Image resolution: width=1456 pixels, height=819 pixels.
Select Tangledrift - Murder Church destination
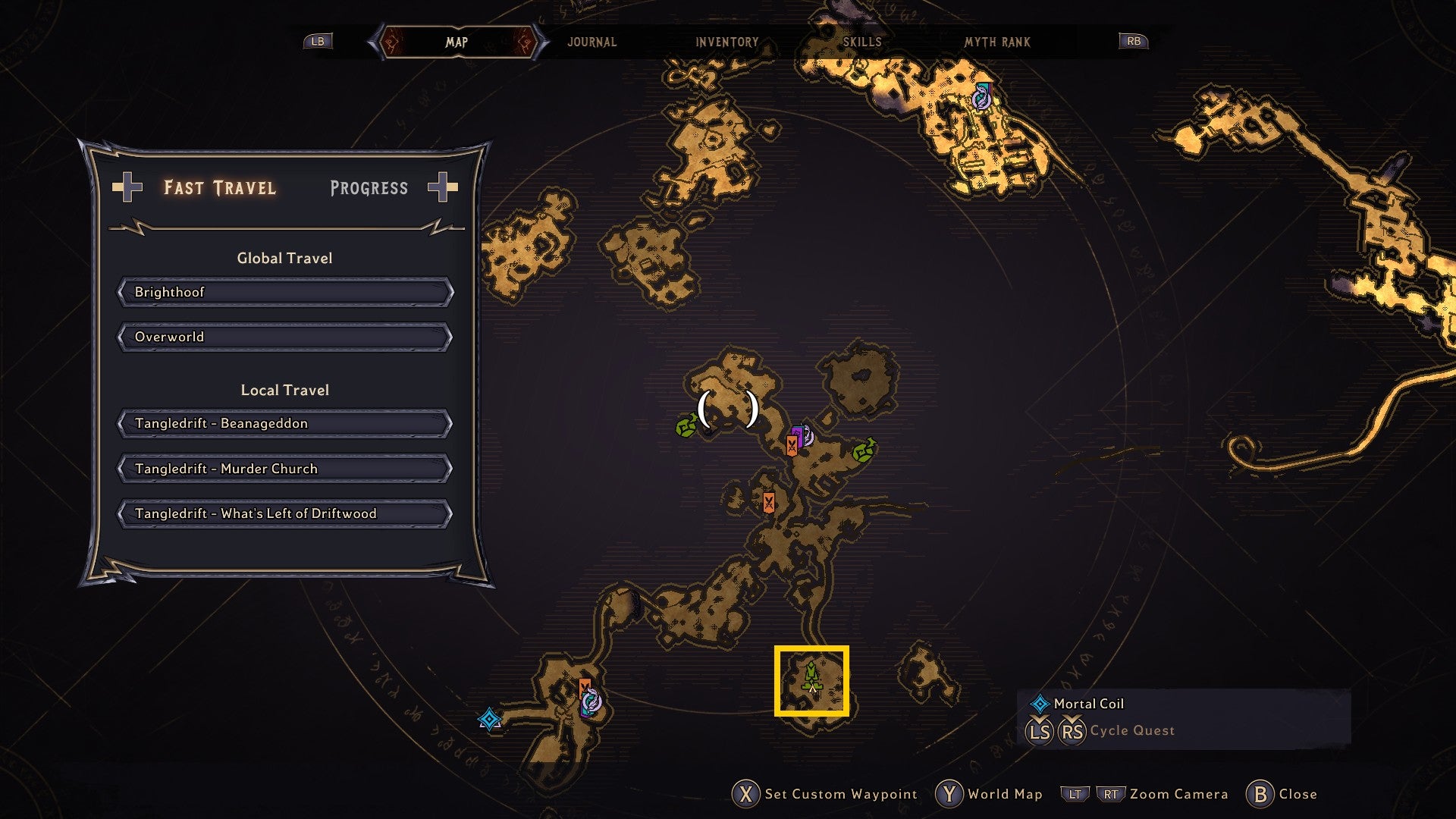[285, 469]
